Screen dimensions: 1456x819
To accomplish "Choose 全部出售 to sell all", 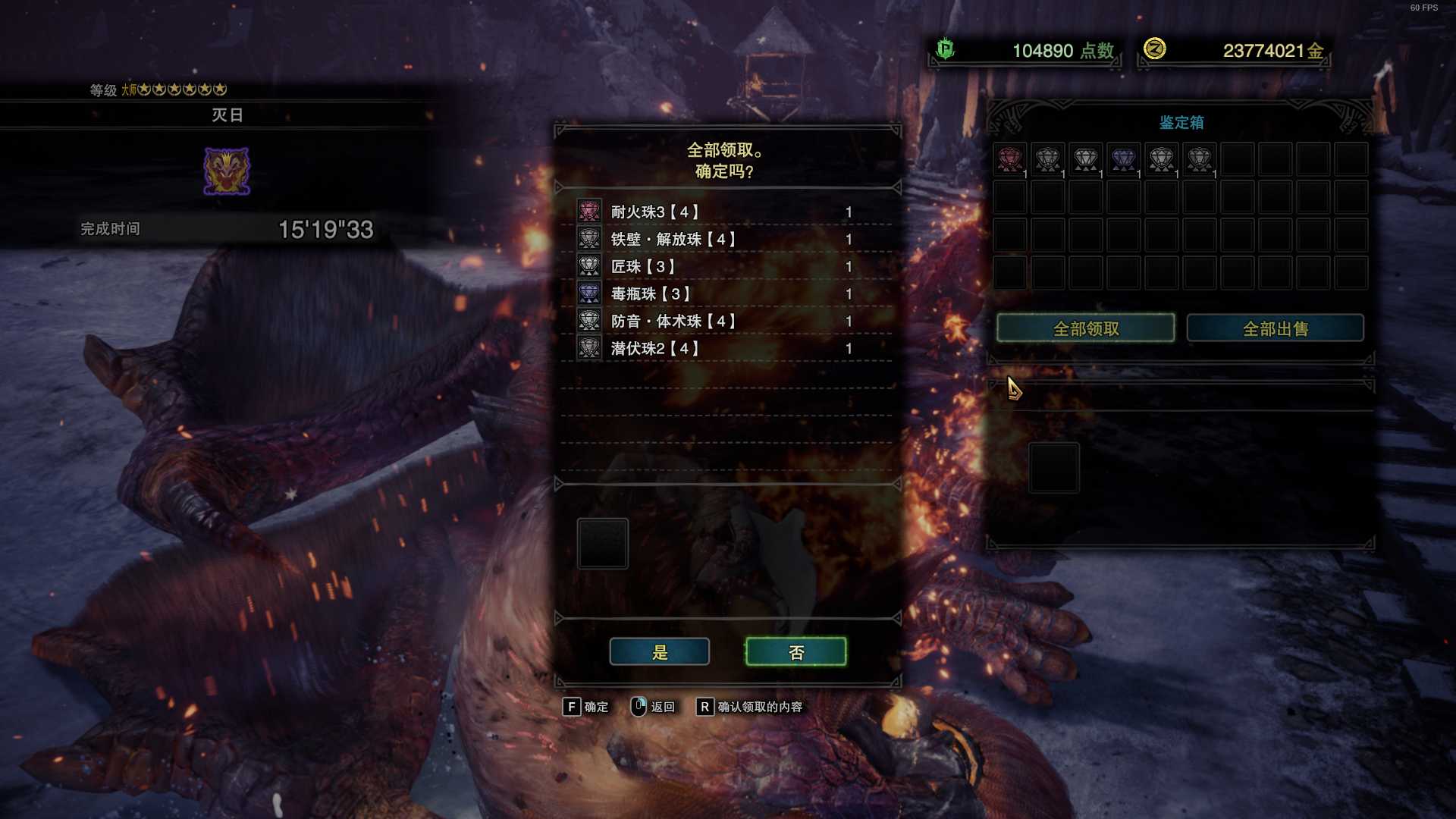I will (1275, 328).
